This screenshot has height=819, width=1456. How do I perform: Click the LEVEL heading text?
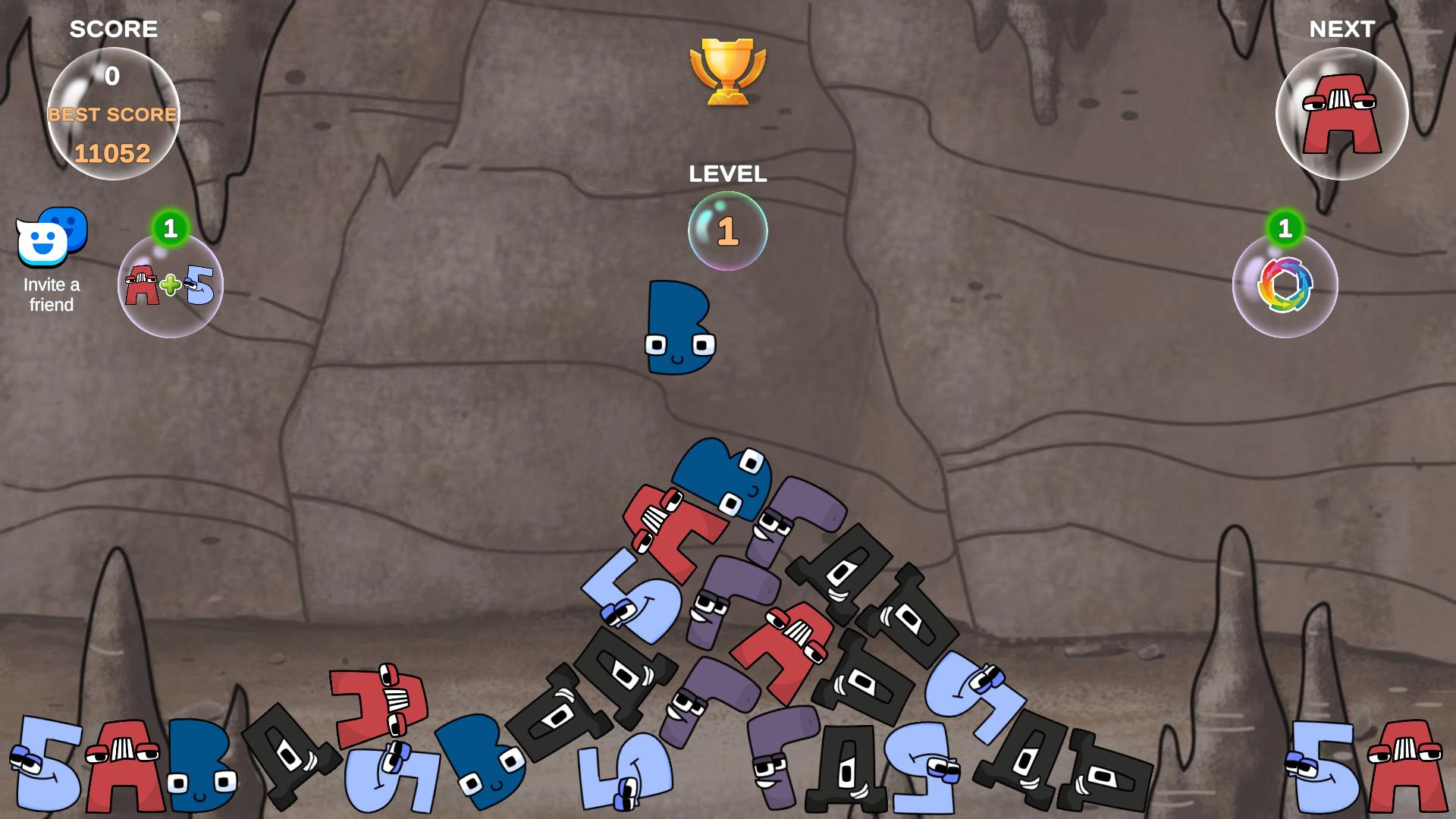(x=727, y=174)
